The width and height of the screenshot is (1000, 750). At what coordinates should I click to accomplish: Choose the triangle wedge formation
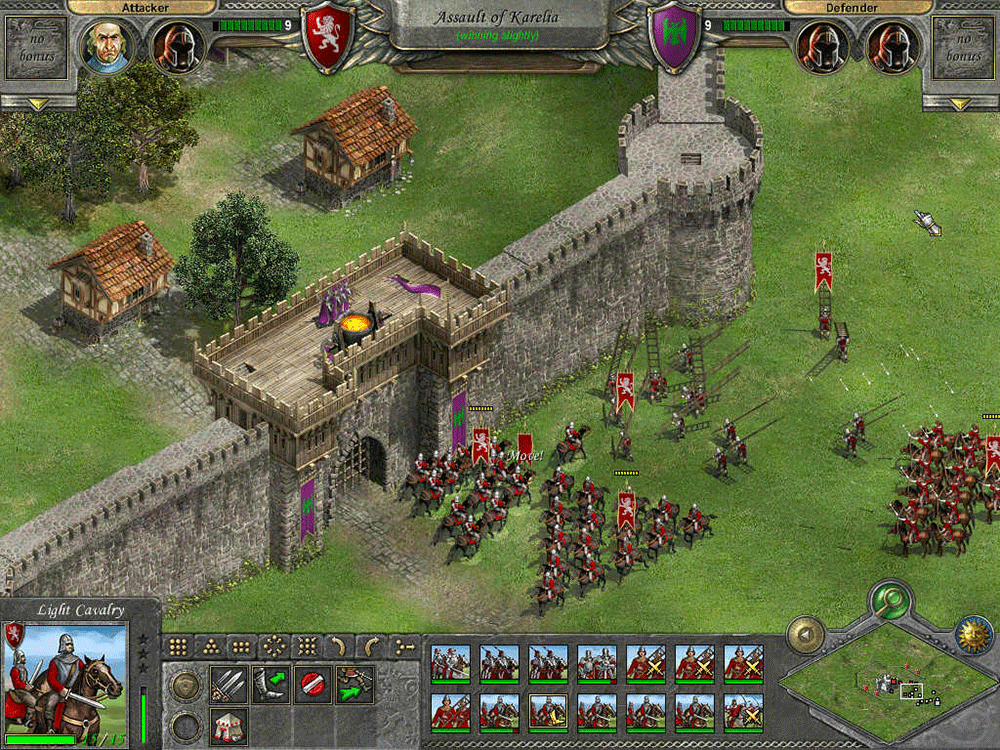coord(209,646)
